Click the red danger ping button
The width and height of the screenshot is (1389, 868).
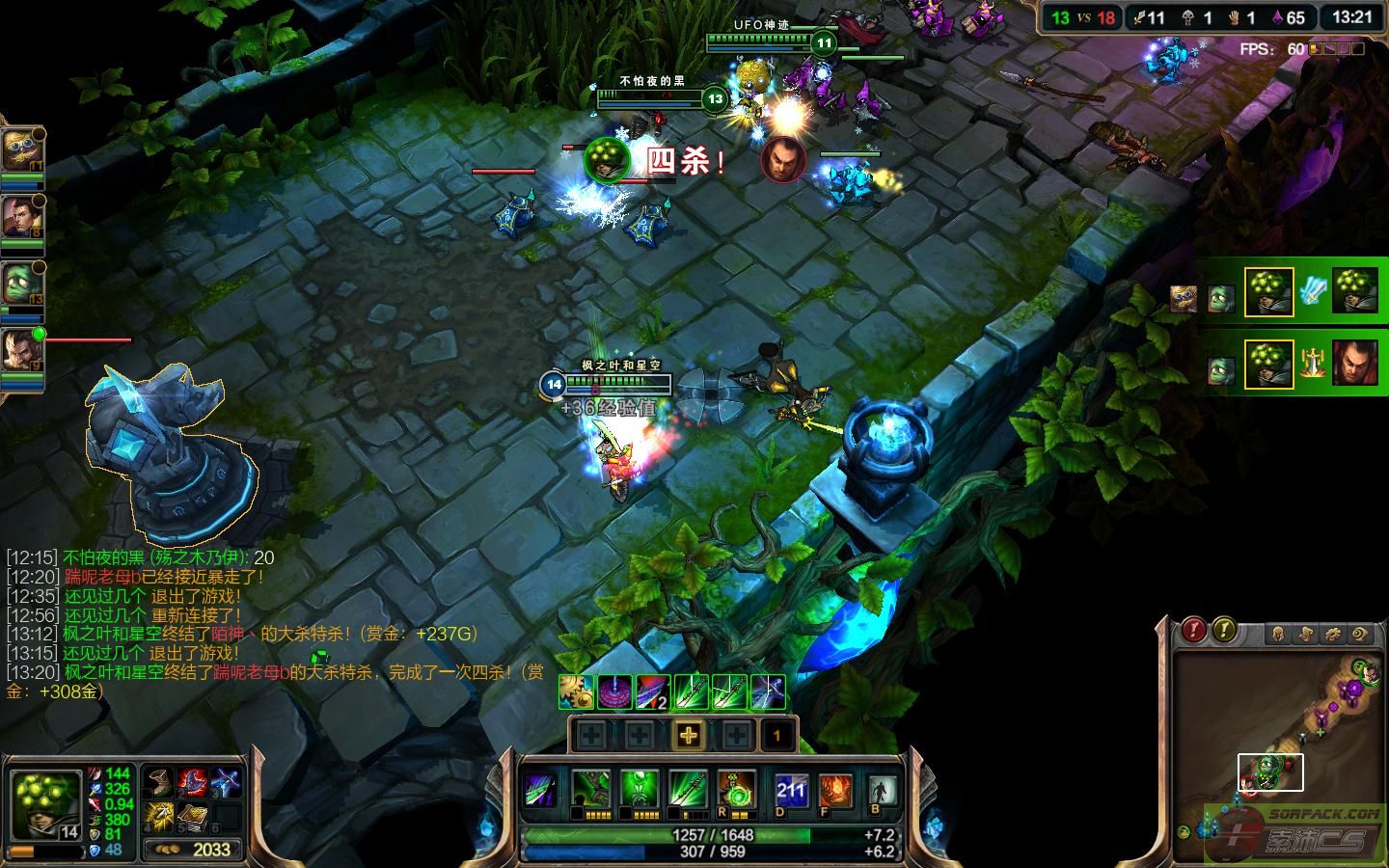[x=1194, y=631]
